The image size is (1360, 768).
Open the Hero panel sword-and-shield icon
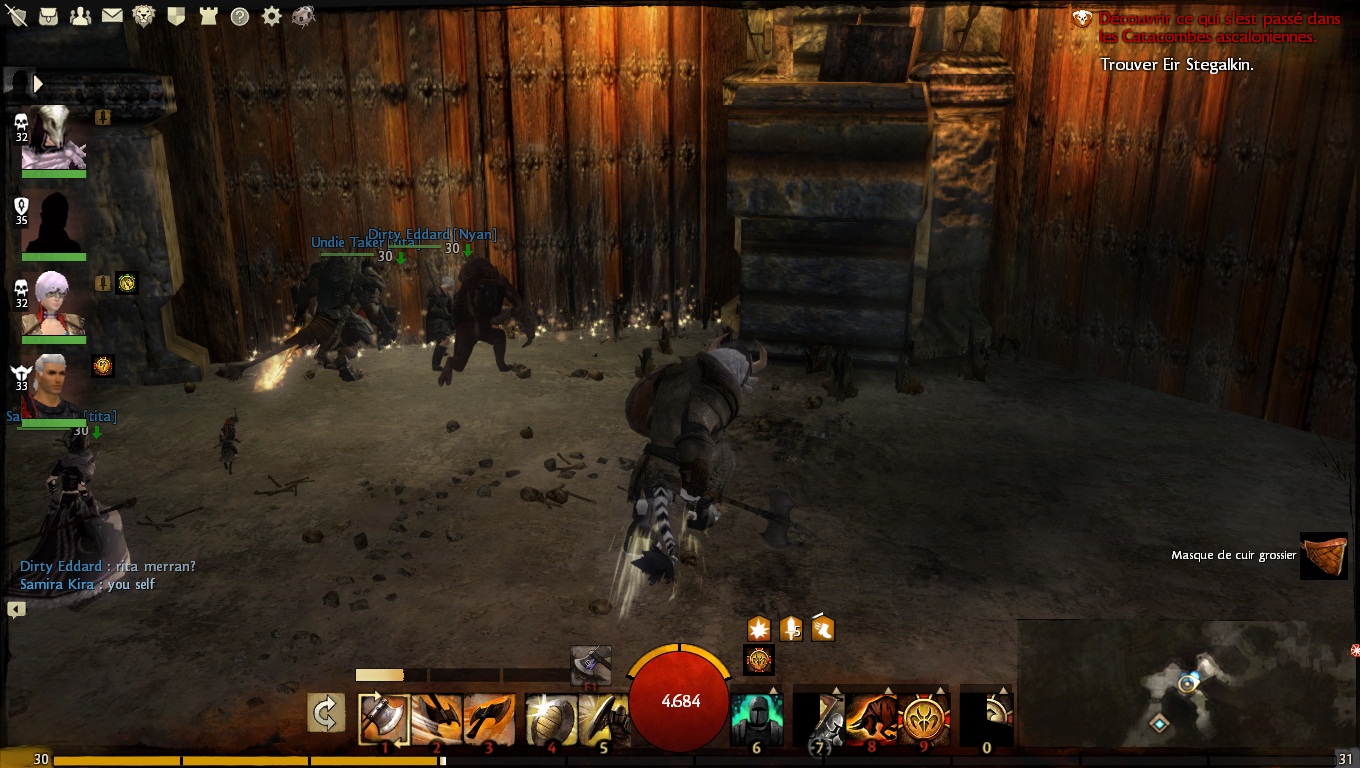17,16
